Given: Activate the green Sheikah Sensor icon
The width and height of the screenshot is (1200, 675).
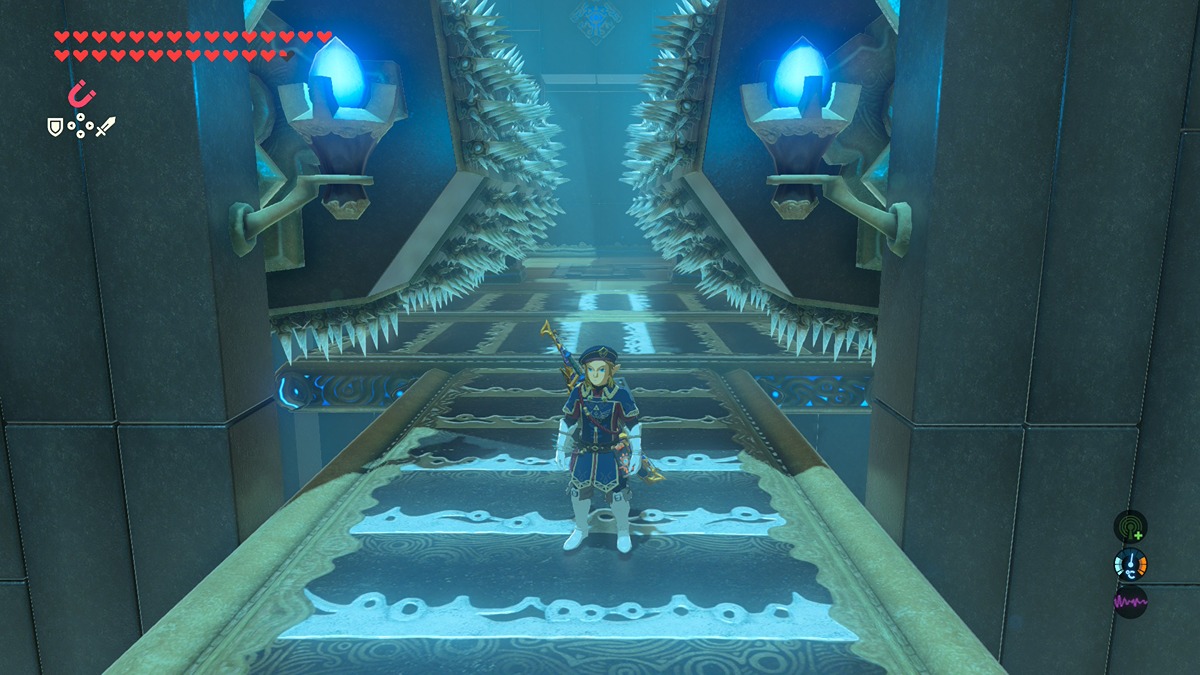Looking at the screenshot, I should point(1130,527).
